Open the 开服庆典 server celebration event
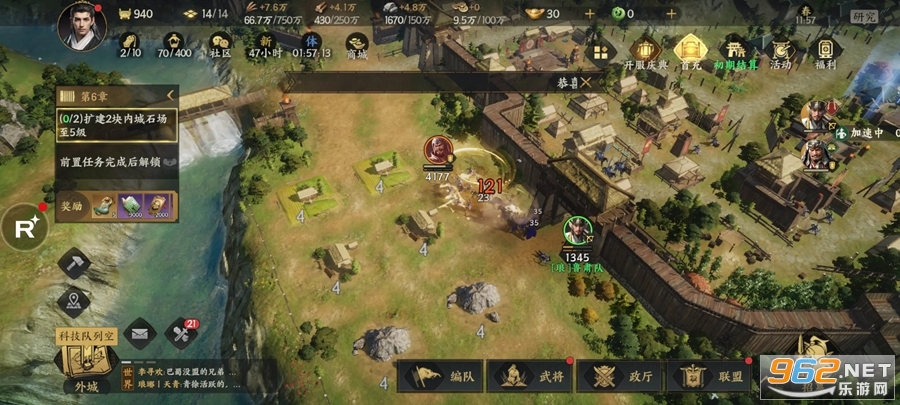This screenshot has width=900, height=405. point(646,51)
